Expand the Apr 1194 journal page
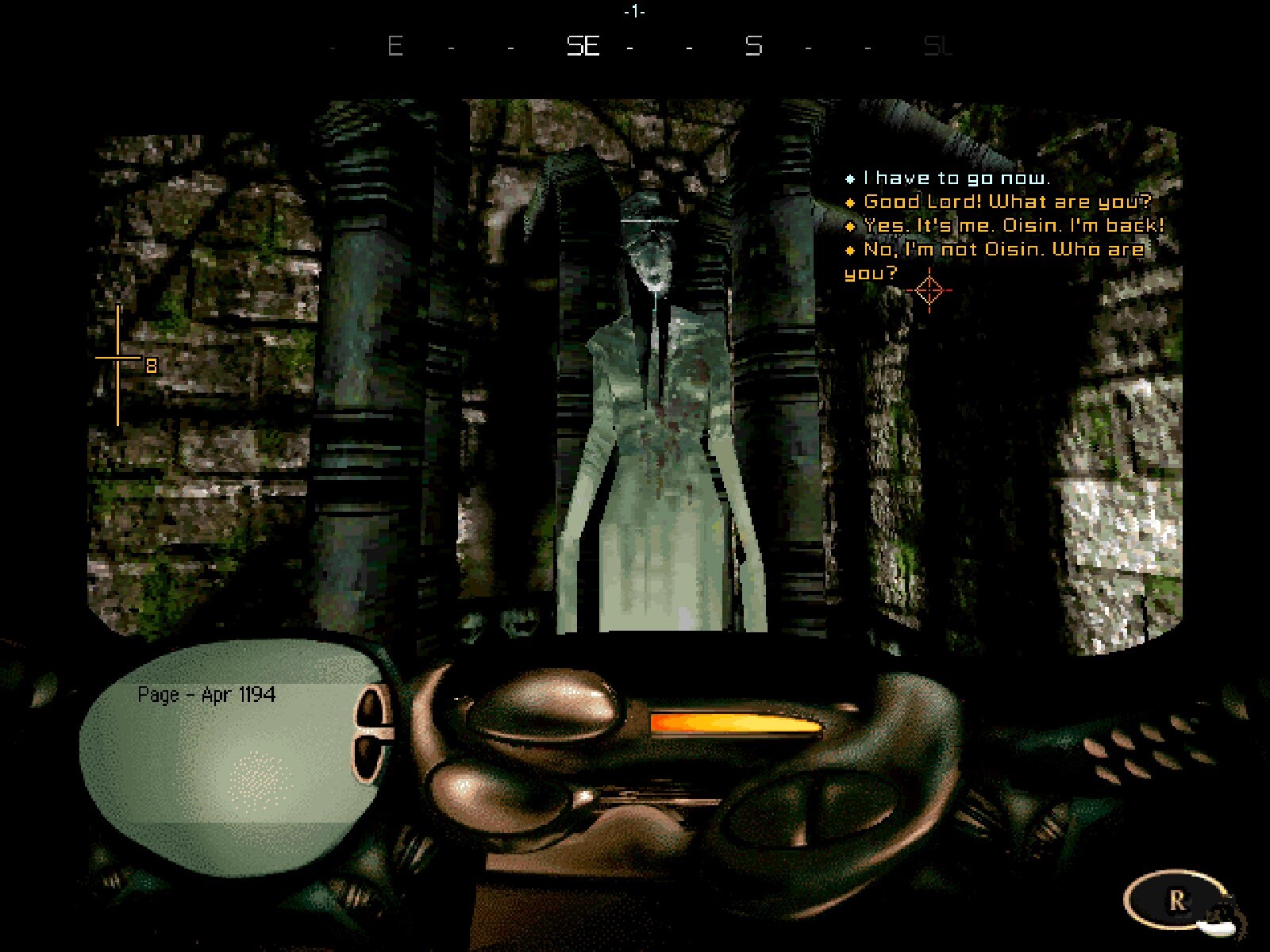 (230, 754)
